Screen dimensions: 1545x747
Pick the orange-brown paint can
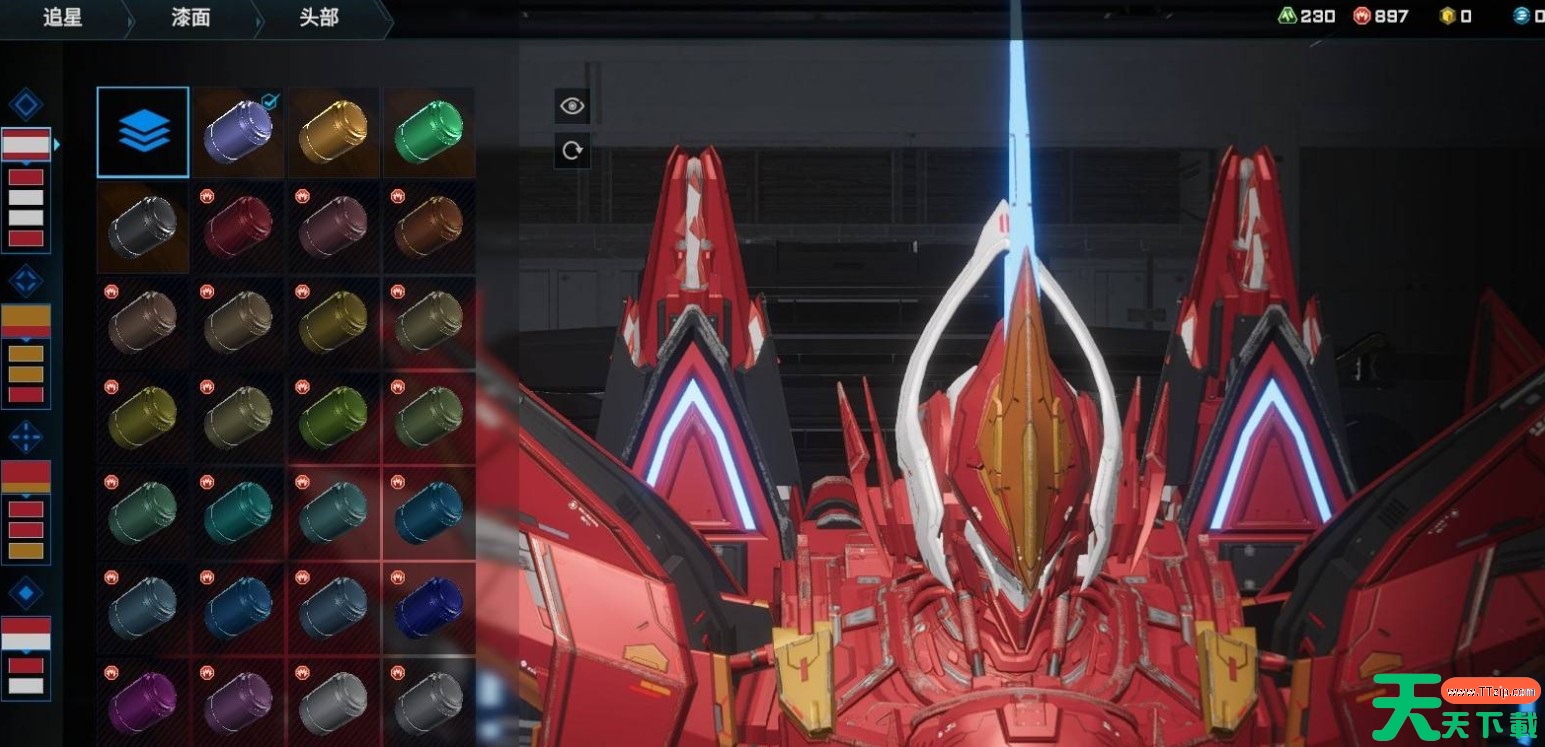[x=428, y=227]
